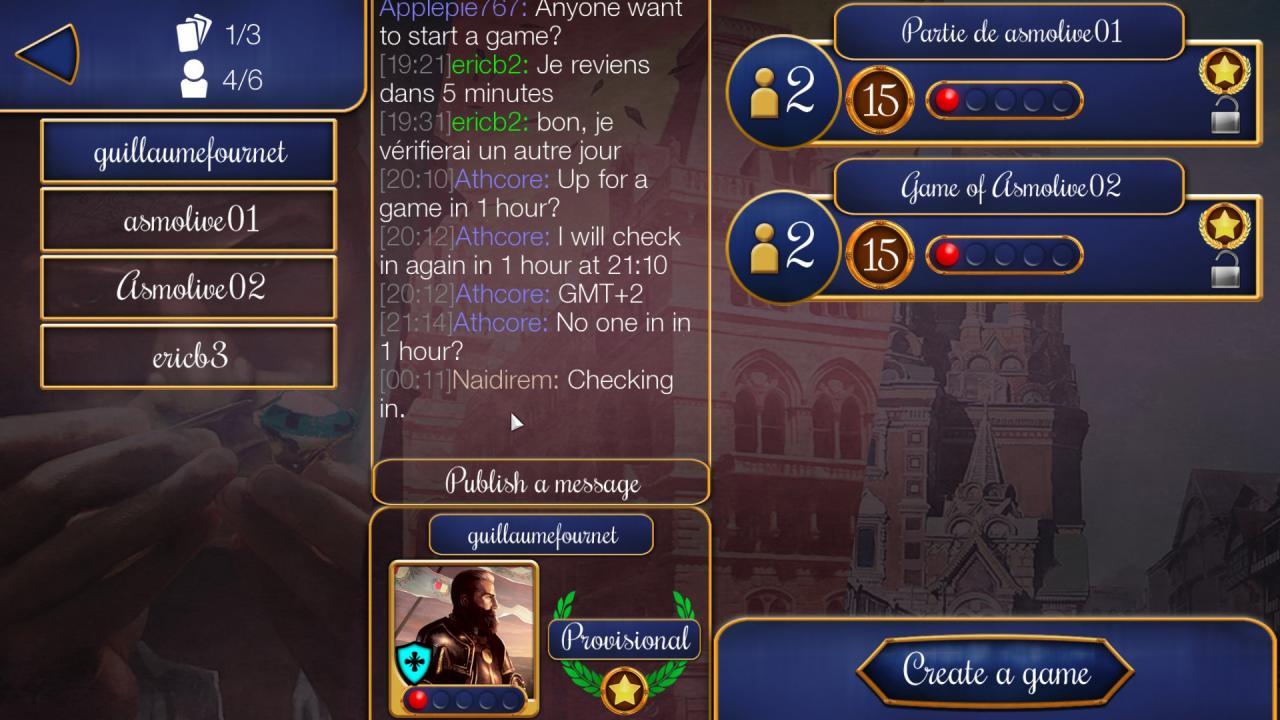This screenshot has width=1280, height=720.
Task: Open the Game of Asmolive02 entry
Action: tap(1007, 187)
